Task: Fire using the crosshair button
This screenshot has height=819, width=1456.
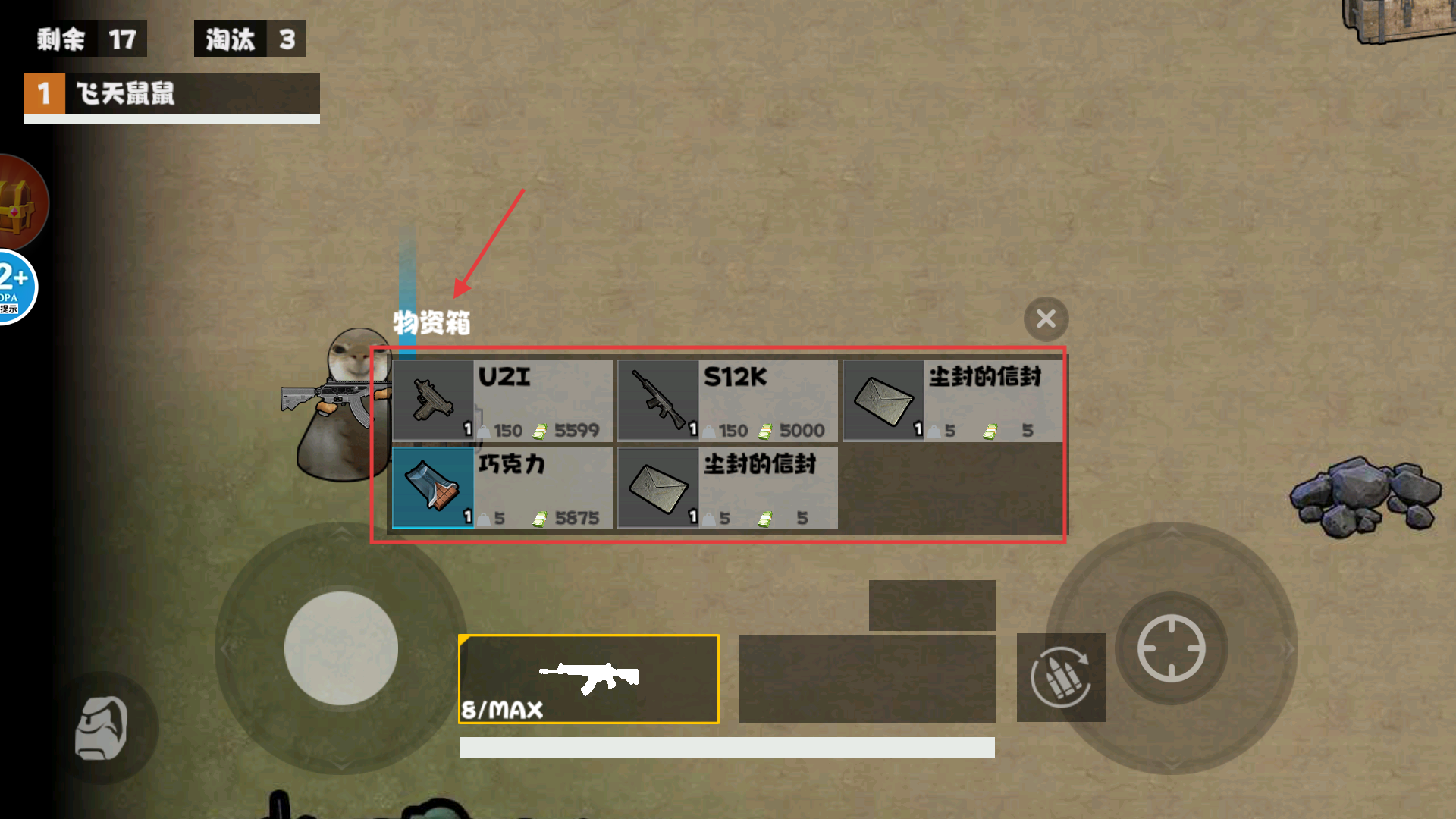Action: 1171,648
